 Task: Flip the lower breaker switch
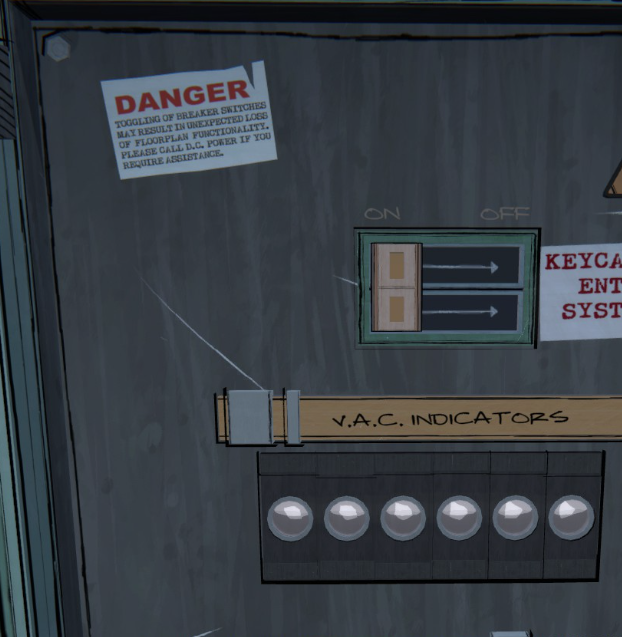pyautogui.click(x=396, y=311)
